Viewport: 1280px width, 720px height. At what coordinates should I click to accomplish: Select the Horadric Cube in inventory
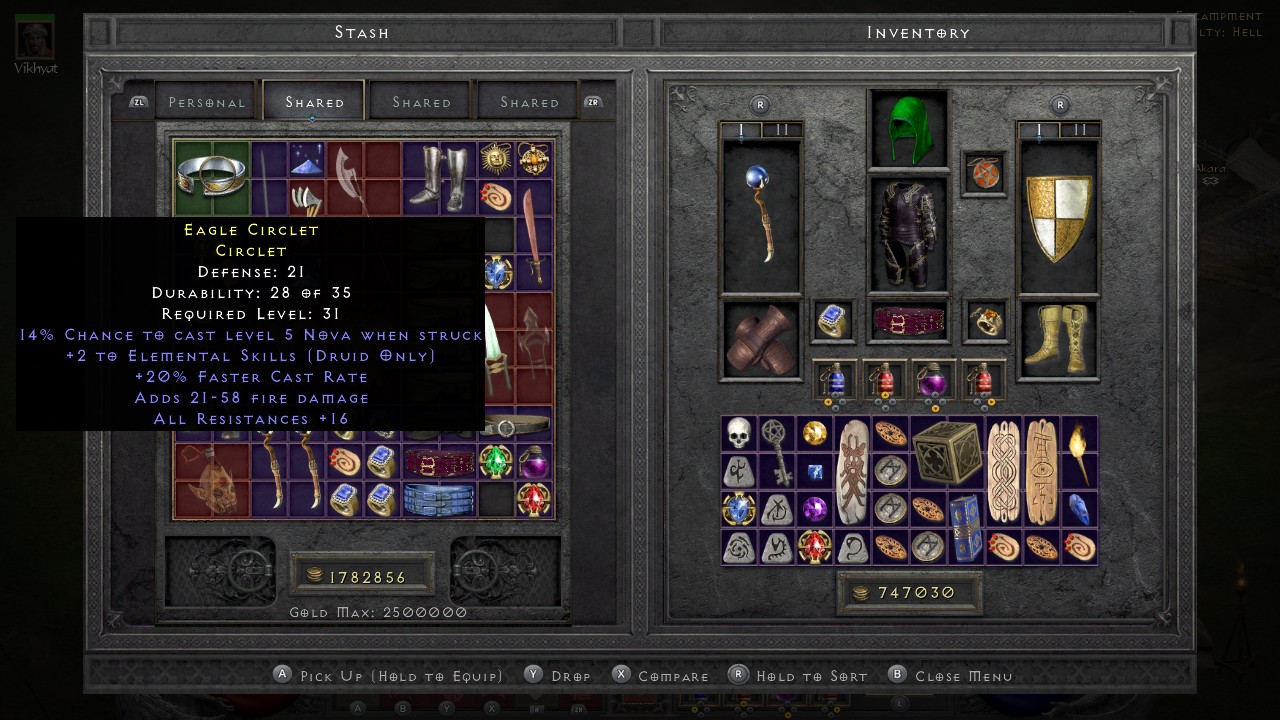[946, 453]
